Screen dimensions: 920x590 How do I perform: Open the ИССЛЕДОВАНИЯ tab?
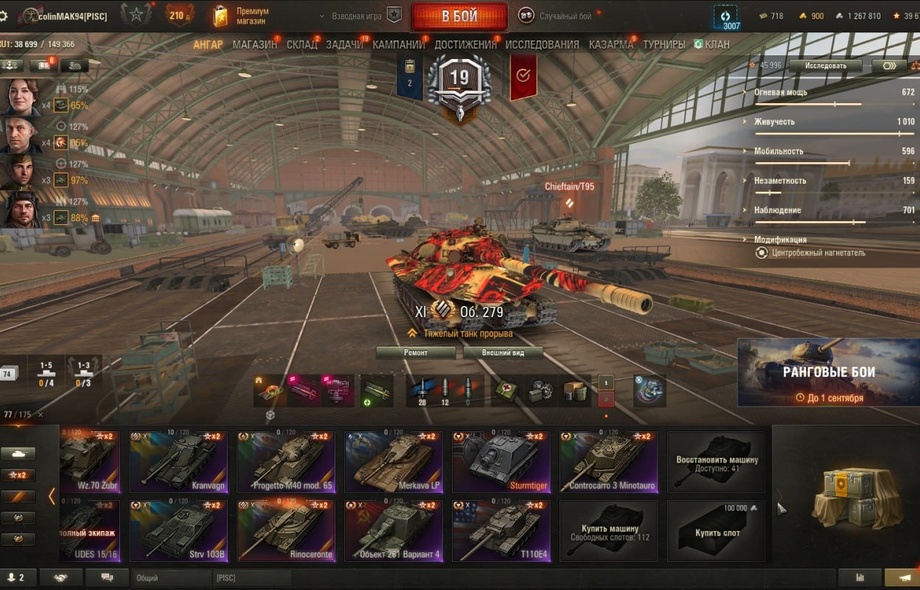(541, 45)
